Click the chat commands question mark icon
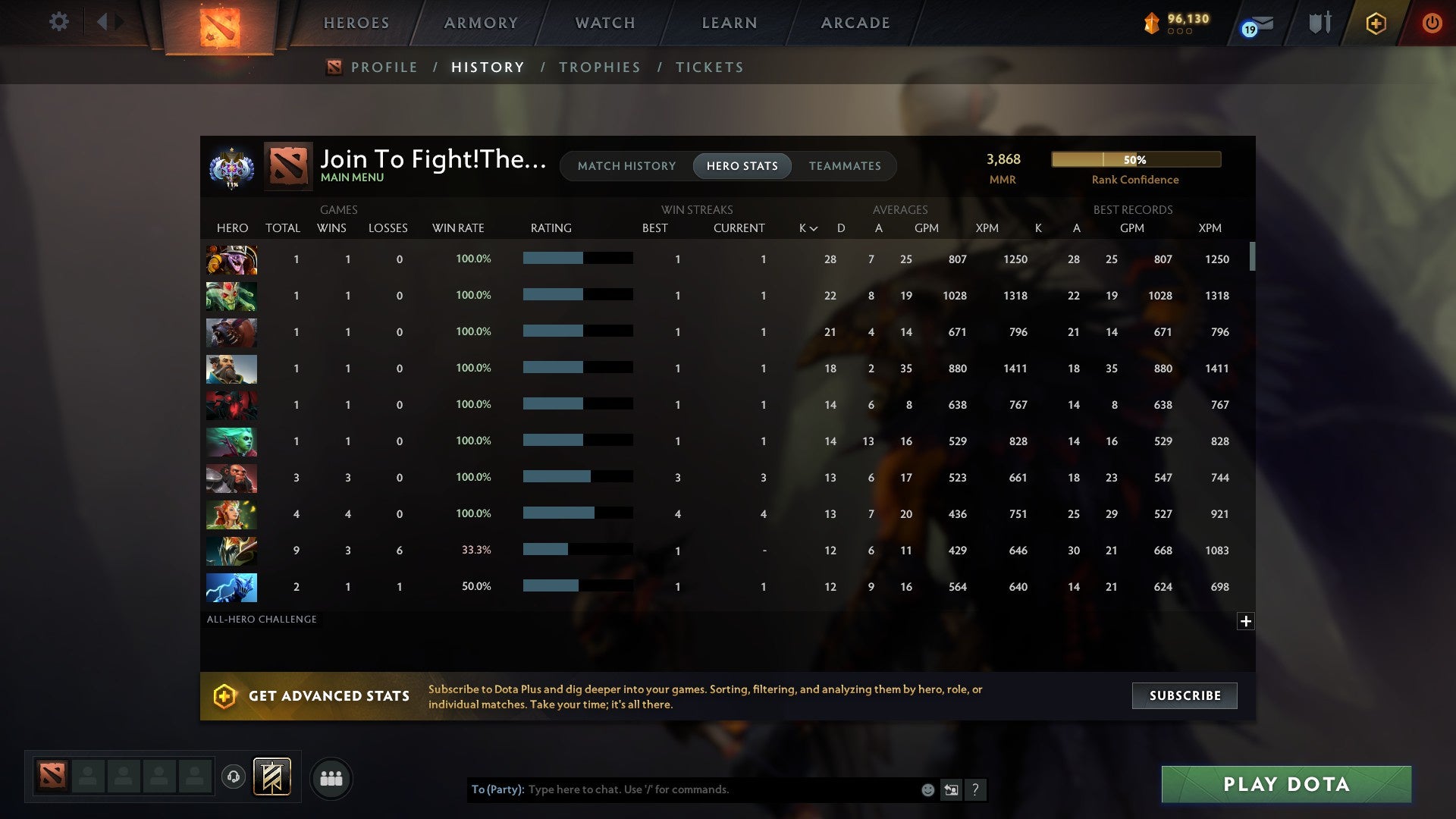Screen dimensions: 1456x819 point(976,789)
